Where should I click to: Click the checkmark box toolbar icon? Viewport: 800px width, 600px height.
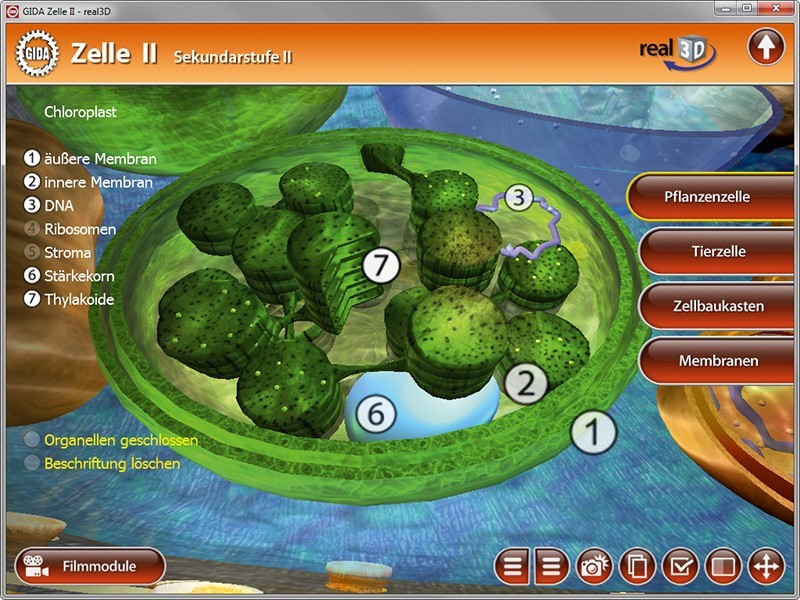coord(680,567)
